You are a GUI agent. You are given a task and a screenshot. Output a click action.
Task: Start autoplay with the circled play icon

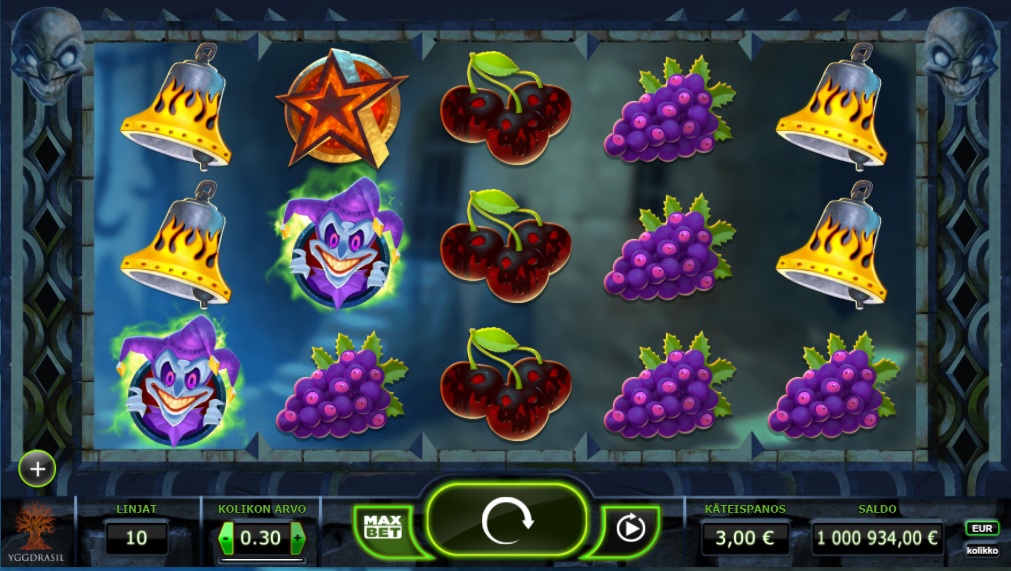coord(630,526)
